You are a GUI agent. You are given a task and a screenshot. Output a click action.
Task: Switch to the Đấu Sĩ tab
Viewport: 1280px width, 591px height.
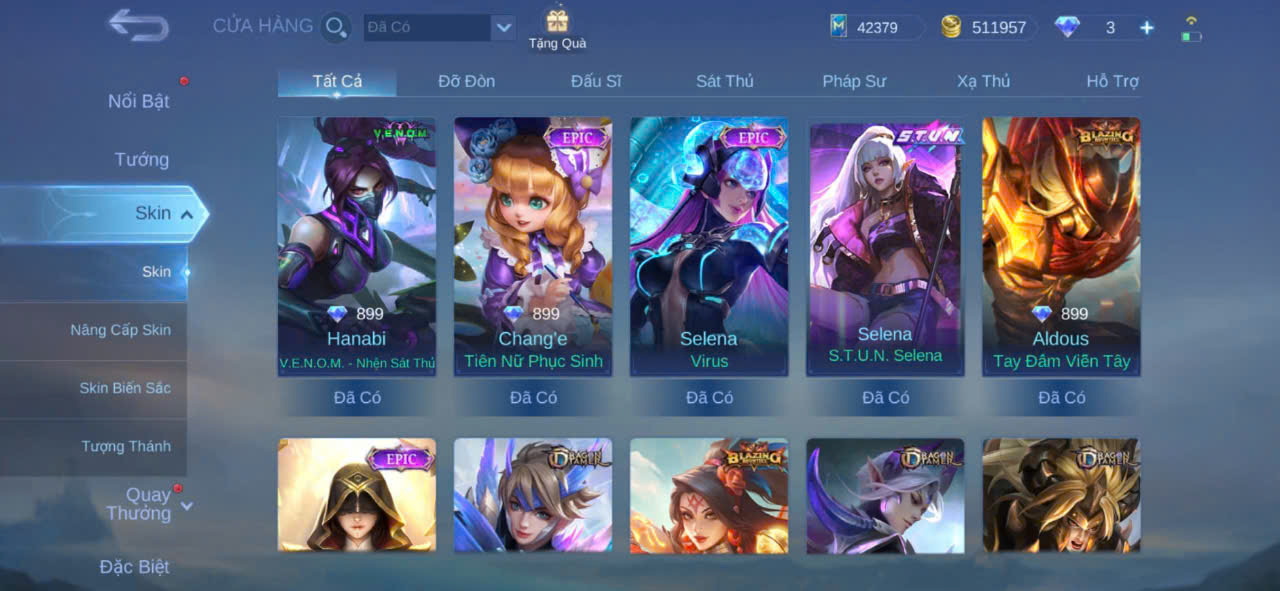[x=596, y=81]
